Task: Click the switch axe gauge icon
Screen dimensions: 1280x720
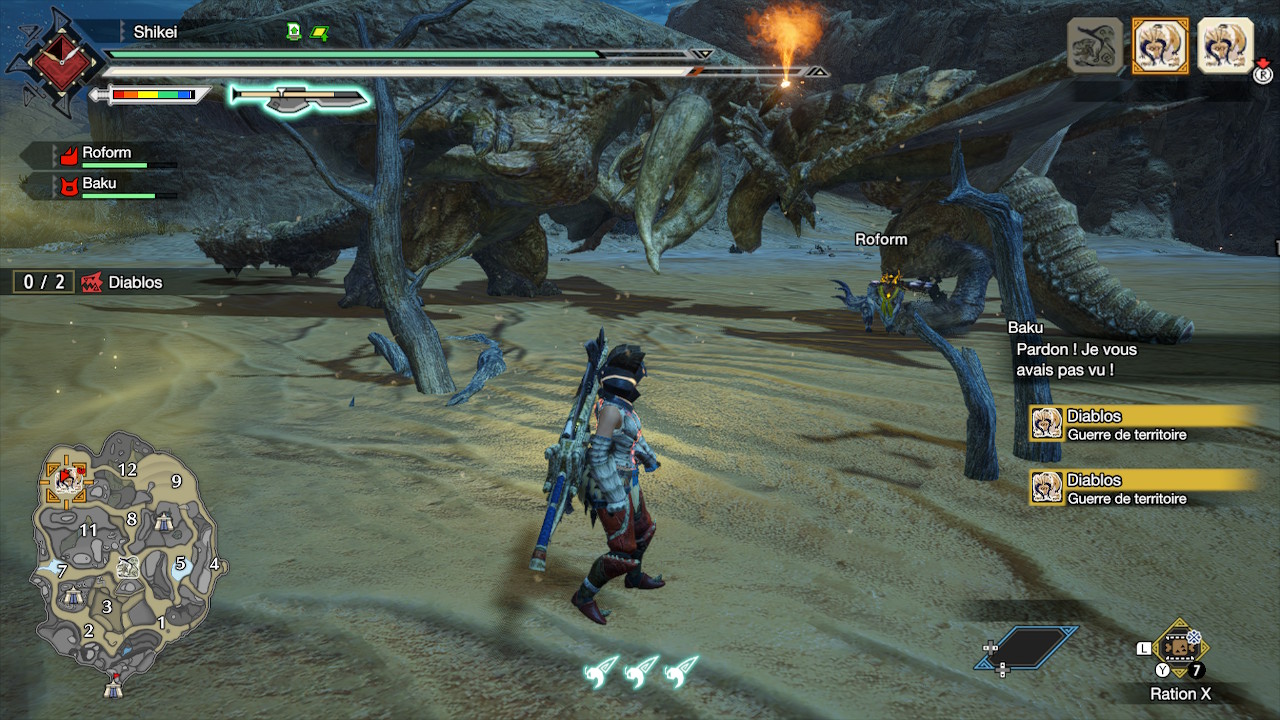Action: [x=300, y=97]
